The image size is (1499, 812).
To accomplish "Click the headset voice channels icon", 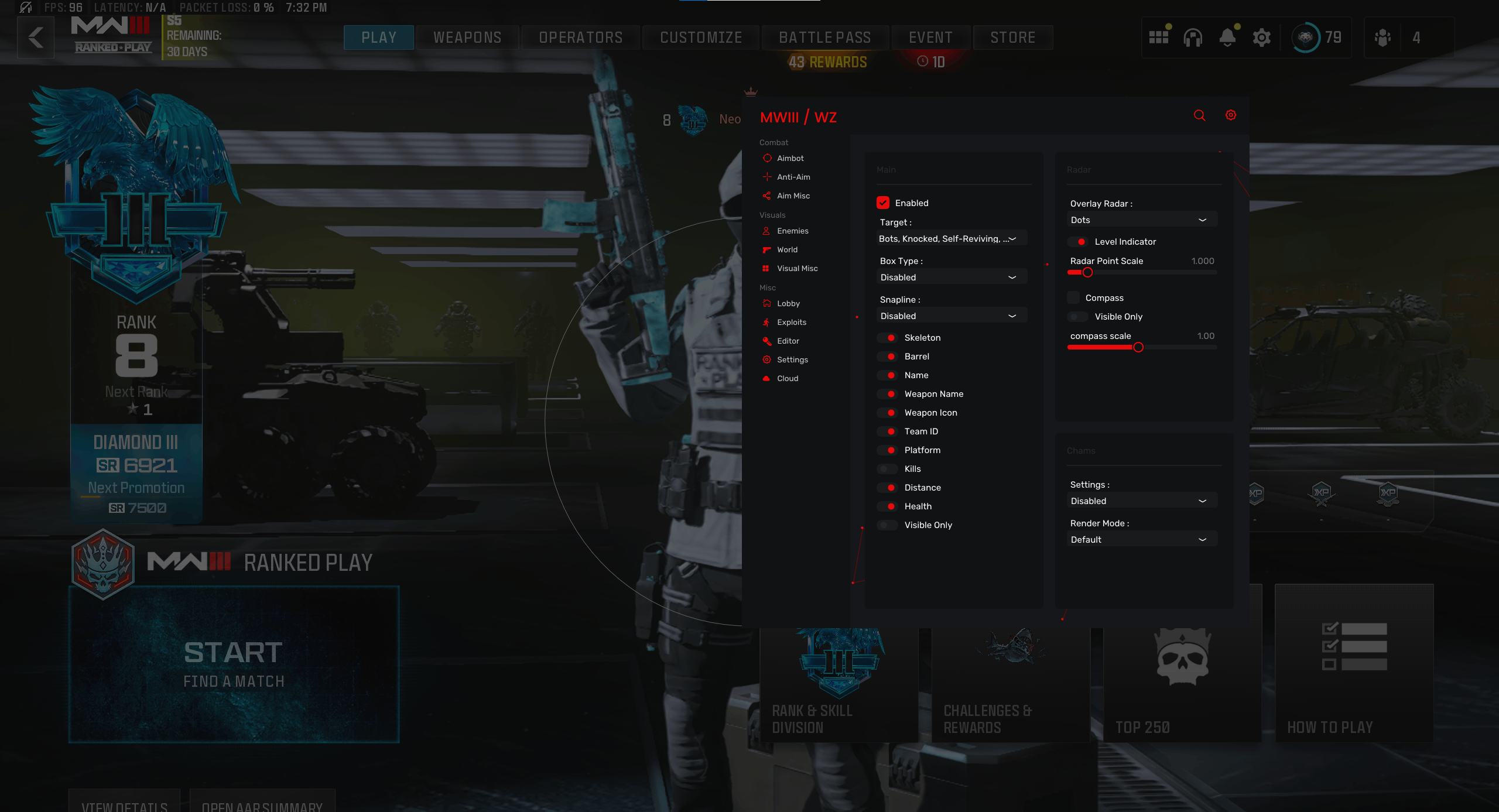I will click(1193, 37).
